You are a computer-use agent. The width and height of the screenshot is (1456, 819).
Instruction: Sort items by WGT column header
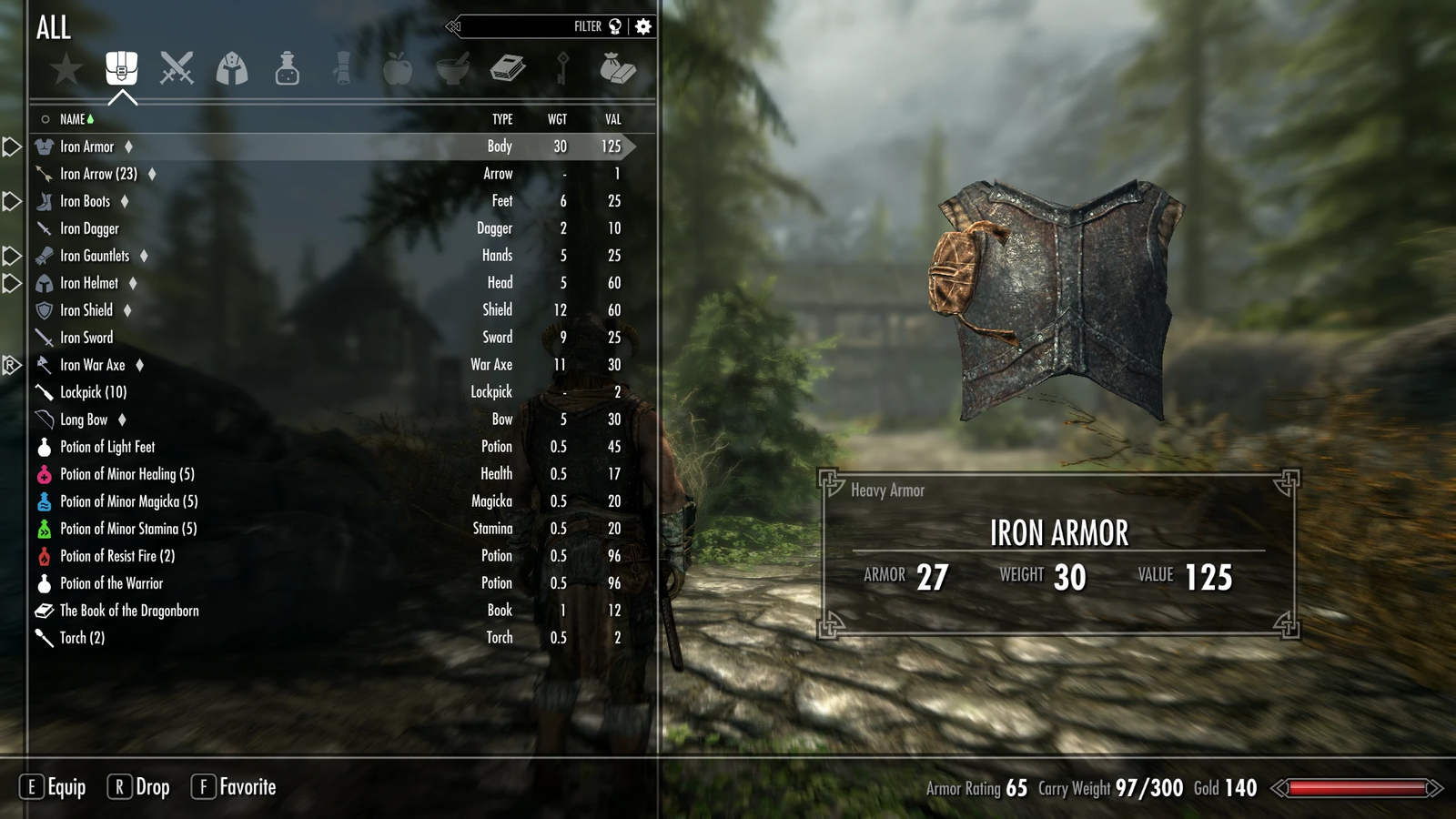pyautogui.click(x=557, y=119)
